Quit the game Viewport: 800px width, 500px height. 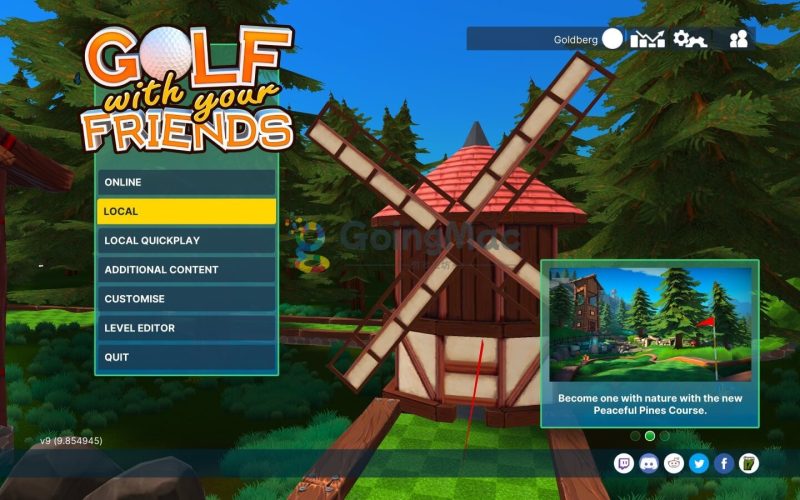pos(186,357)
